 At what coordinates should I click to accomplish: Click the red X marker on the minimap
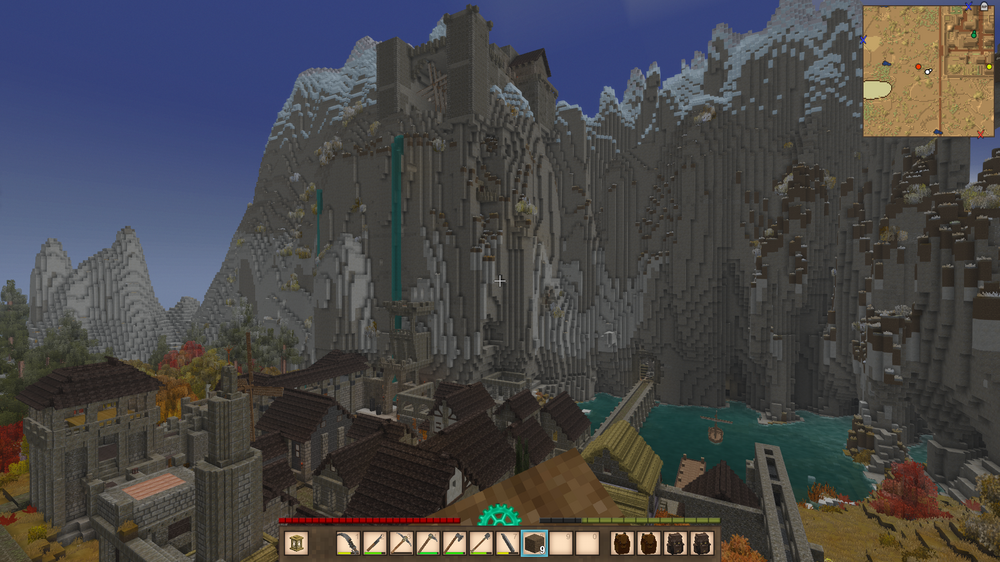point(980,133)
